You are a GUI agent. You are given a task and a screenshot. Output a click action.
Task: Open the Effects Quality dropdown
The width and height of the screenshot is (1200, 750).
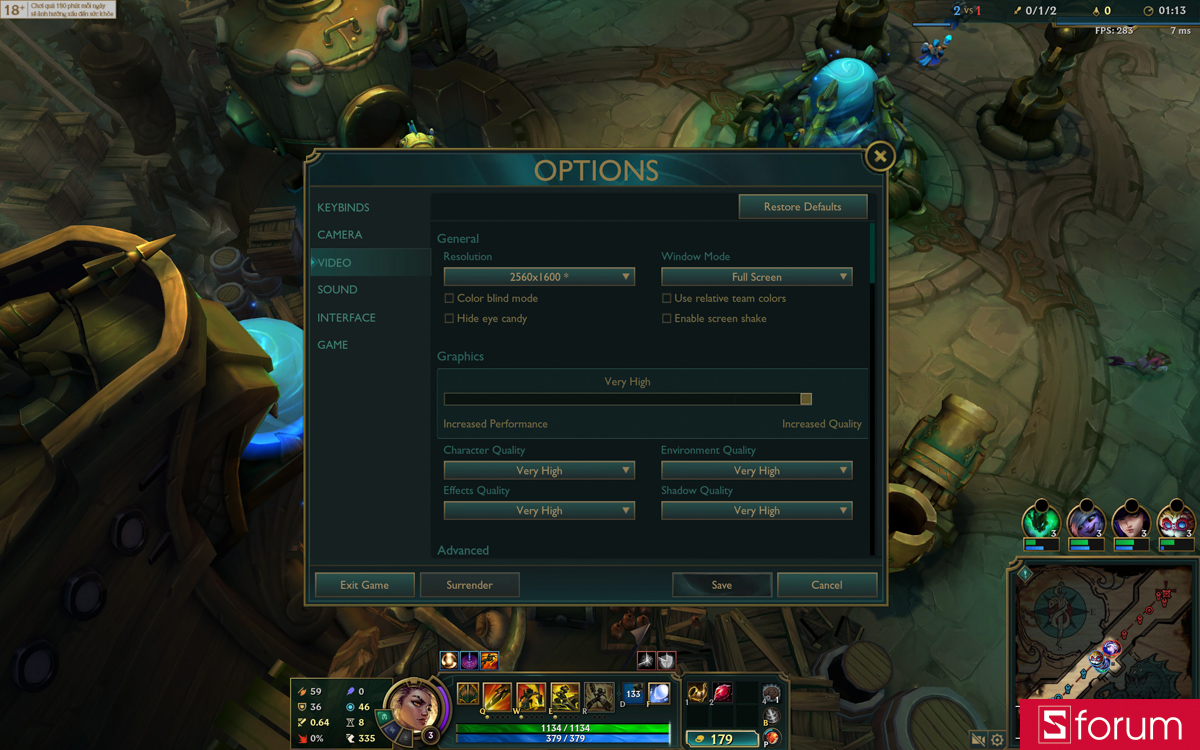(x=539, y=511)
